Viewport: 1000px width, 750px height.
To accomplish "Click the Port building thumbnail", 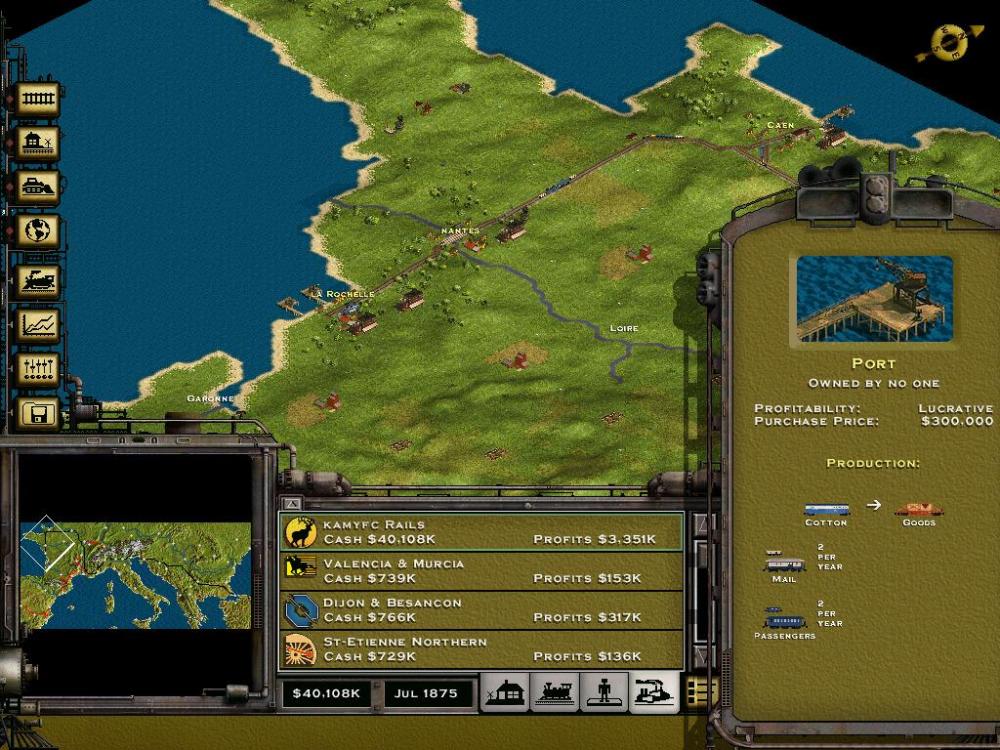I will pos(874,299).
